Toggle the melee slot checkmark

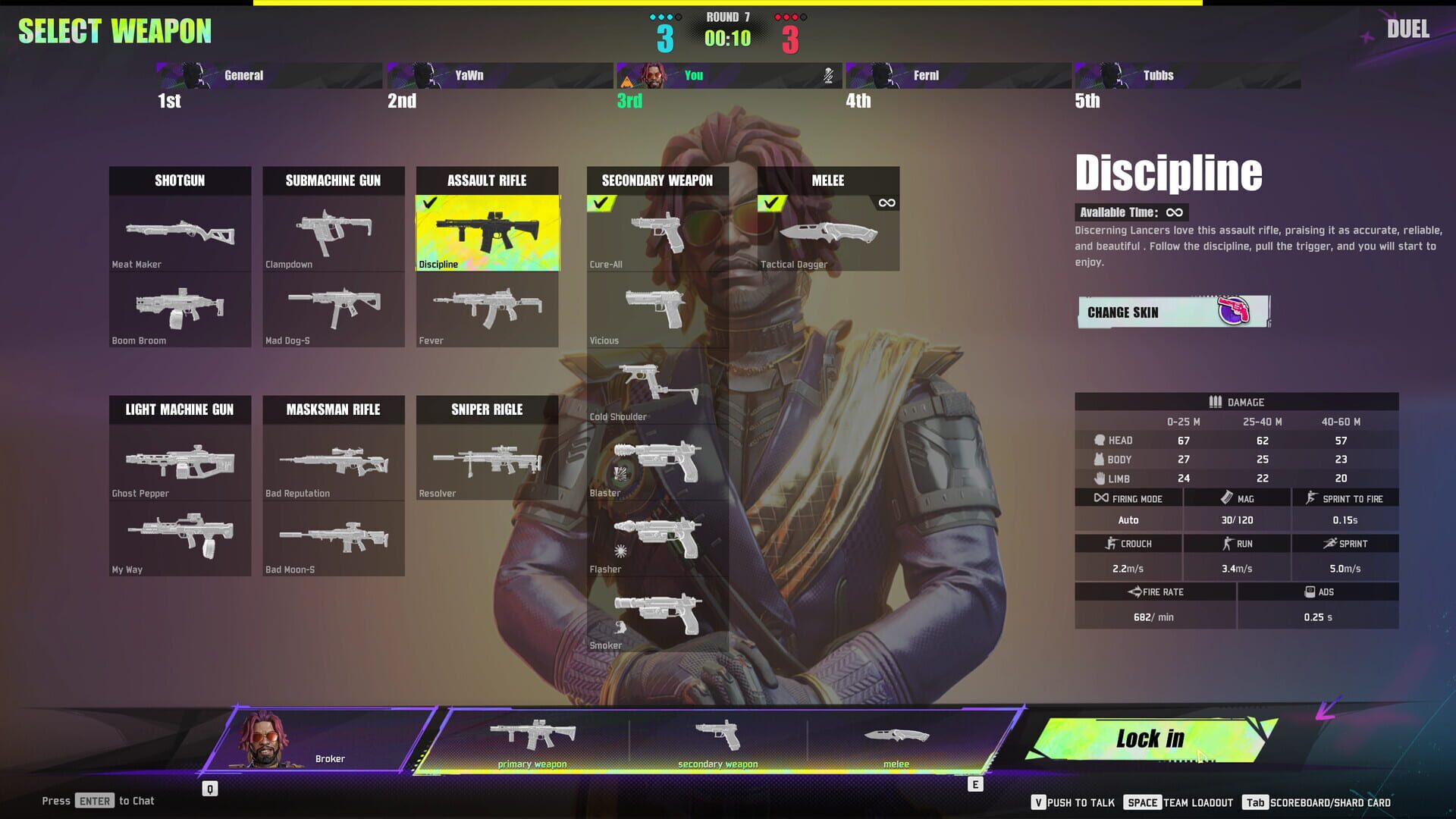click(773, 202)
